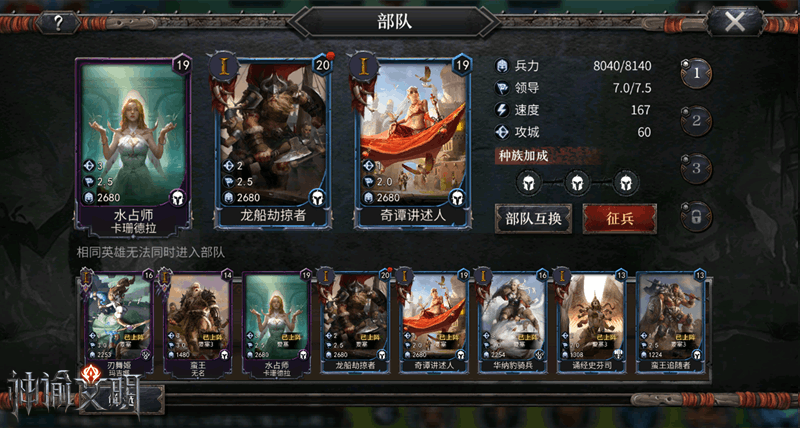Viewport: 800px width, 428px height.
Task: Choose the 蛮王追随者 card from roster
Action: (x=670, y=319)
